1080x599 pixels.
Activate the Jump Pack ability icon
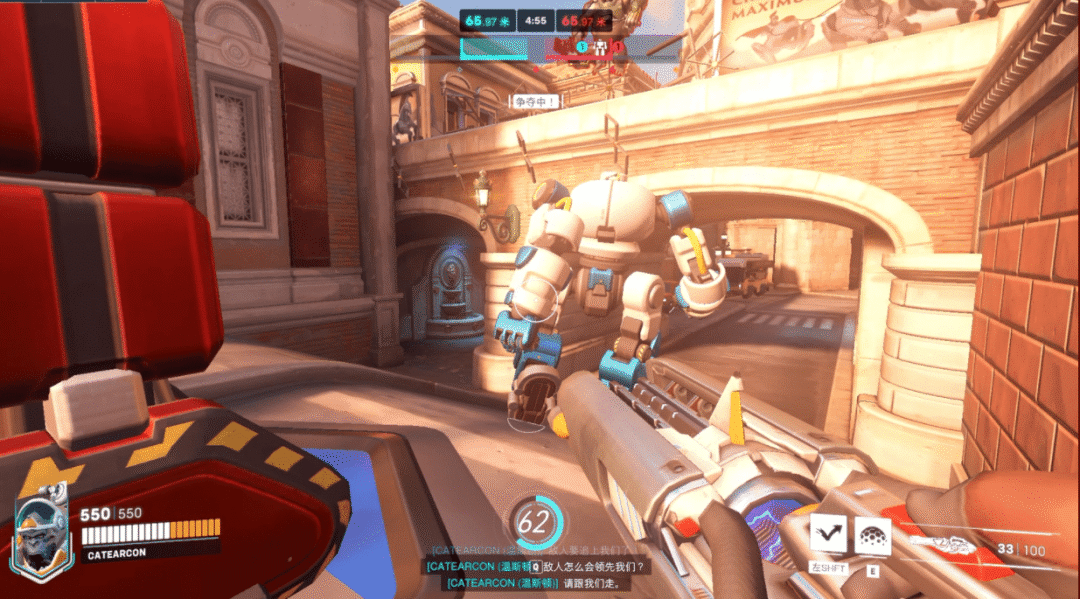pyautogui.click(x=828, y=535)
